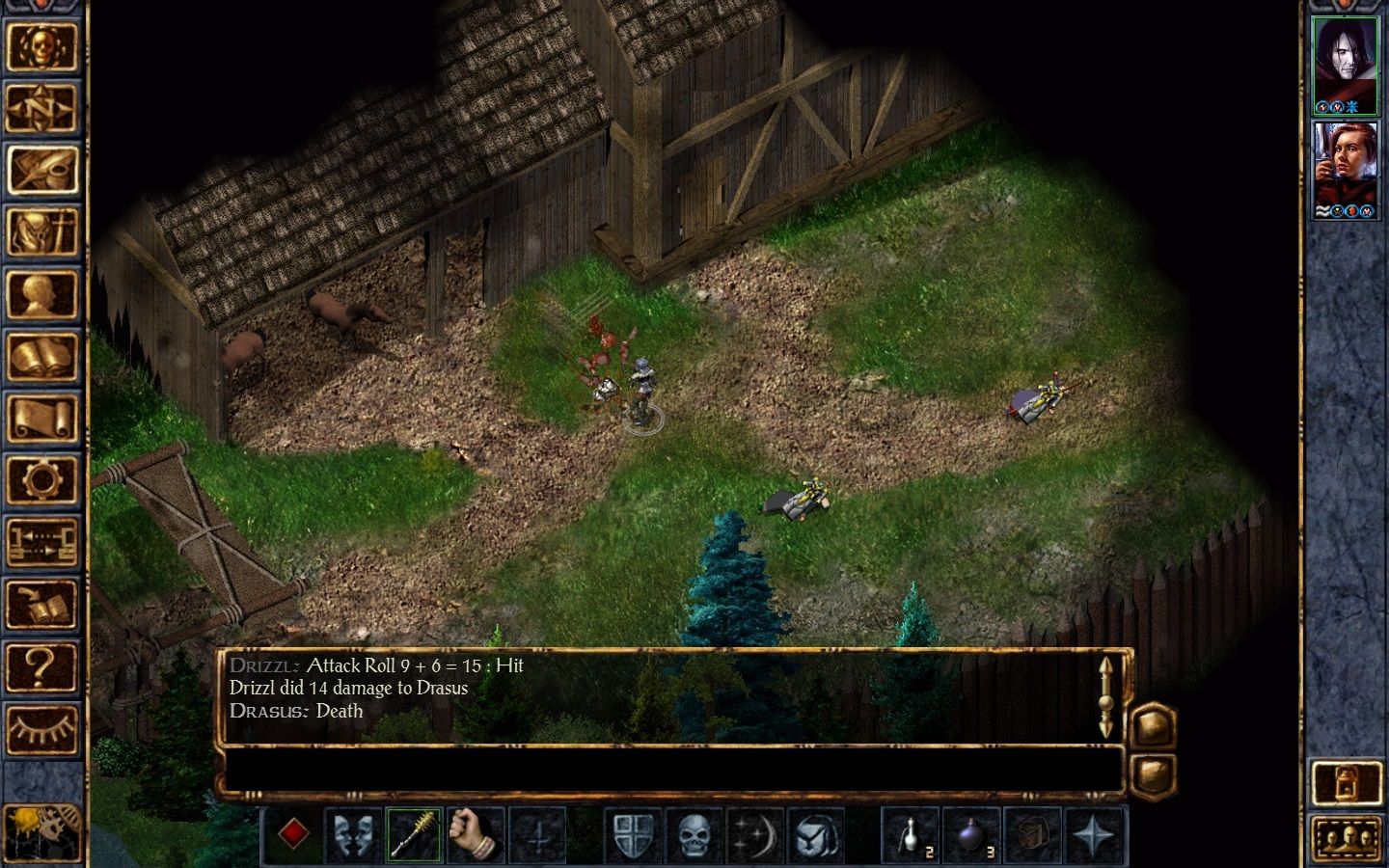The height and width of the screenshot is (868, 1389).
Task: Open the journal with the quill button
Action: (x=41, y=170)
